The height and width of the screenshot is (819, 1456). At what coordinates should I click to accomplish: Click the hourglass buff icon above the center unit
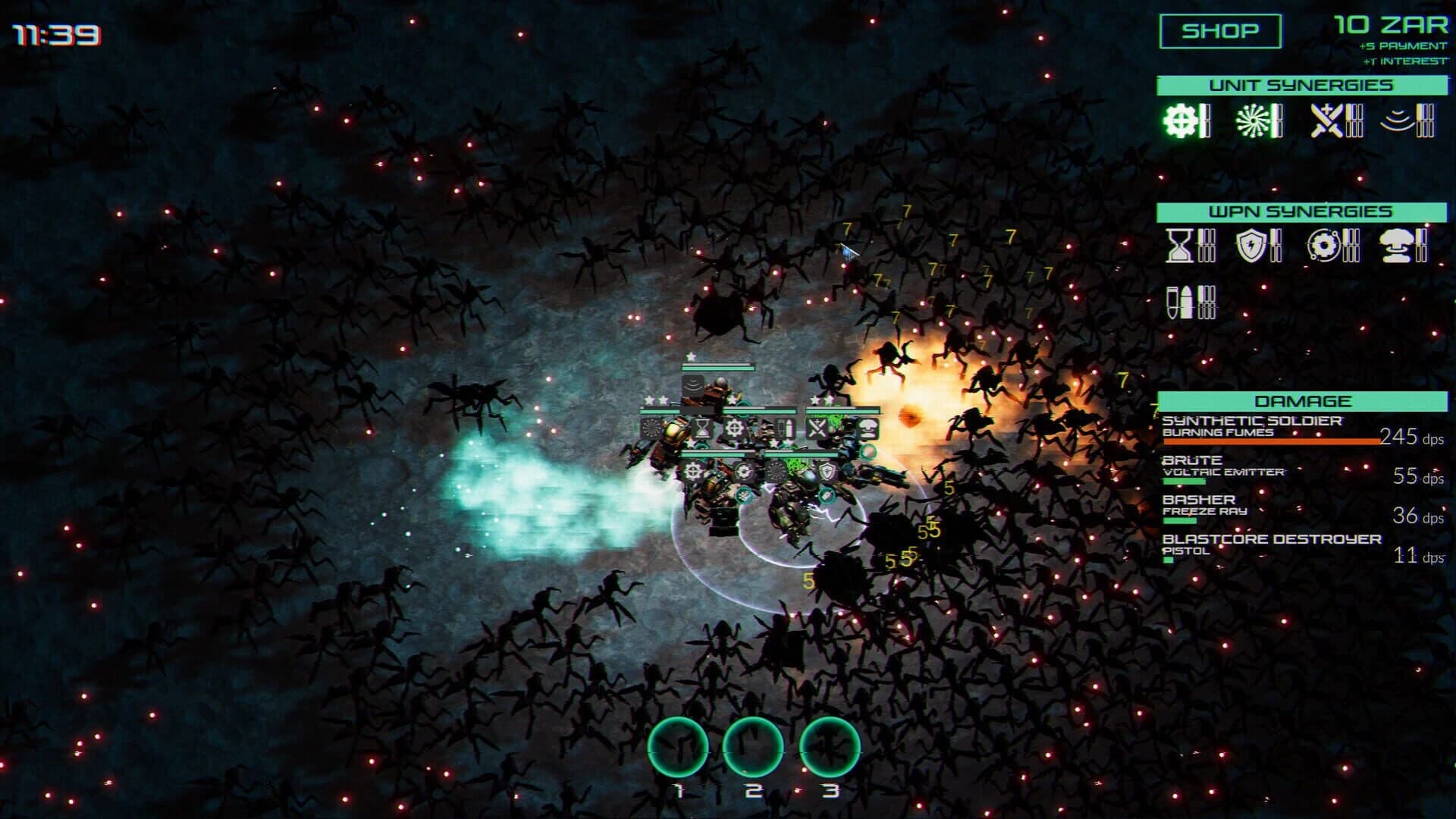(703, 428)
